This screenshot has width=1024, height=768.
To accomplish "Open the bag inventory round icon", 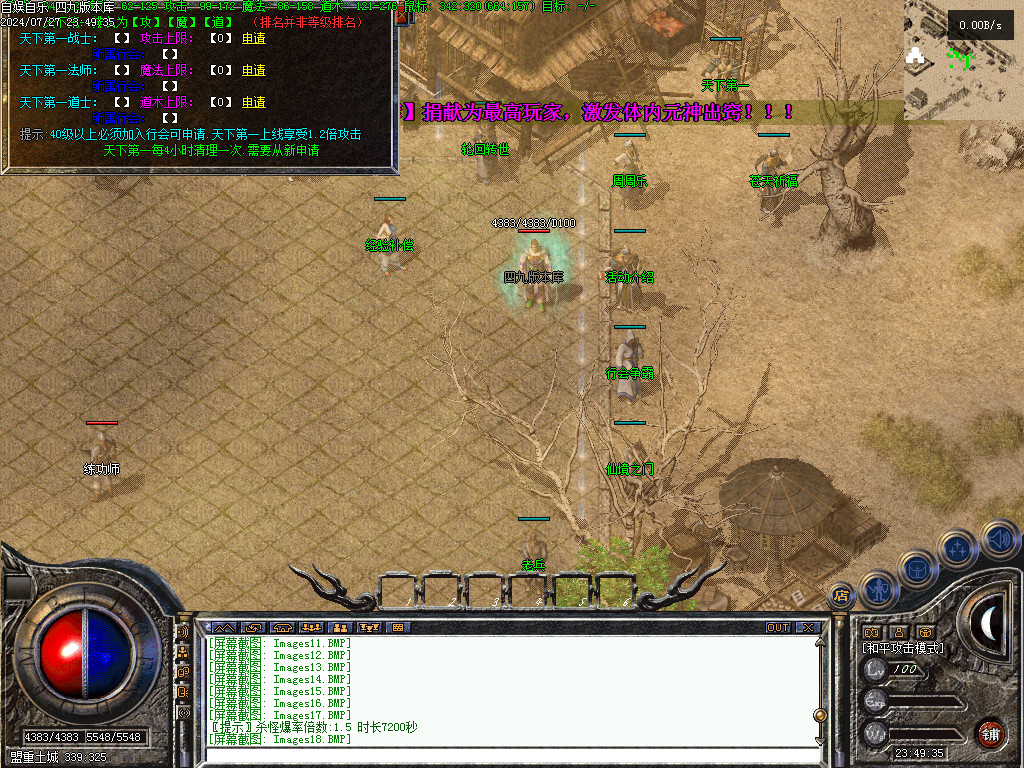I will click(918, 569).
